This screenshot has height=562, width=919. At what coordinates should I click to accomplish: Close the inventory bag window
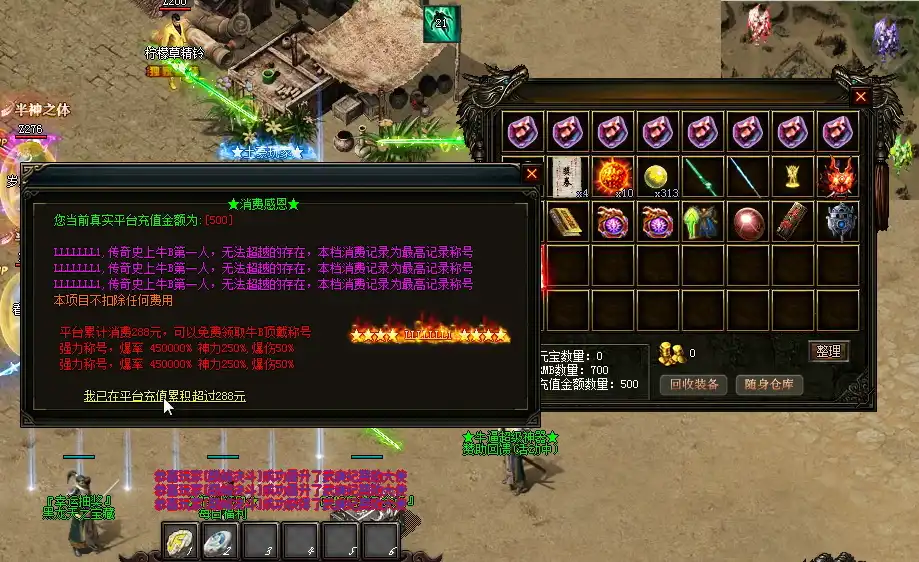(860, 97)
